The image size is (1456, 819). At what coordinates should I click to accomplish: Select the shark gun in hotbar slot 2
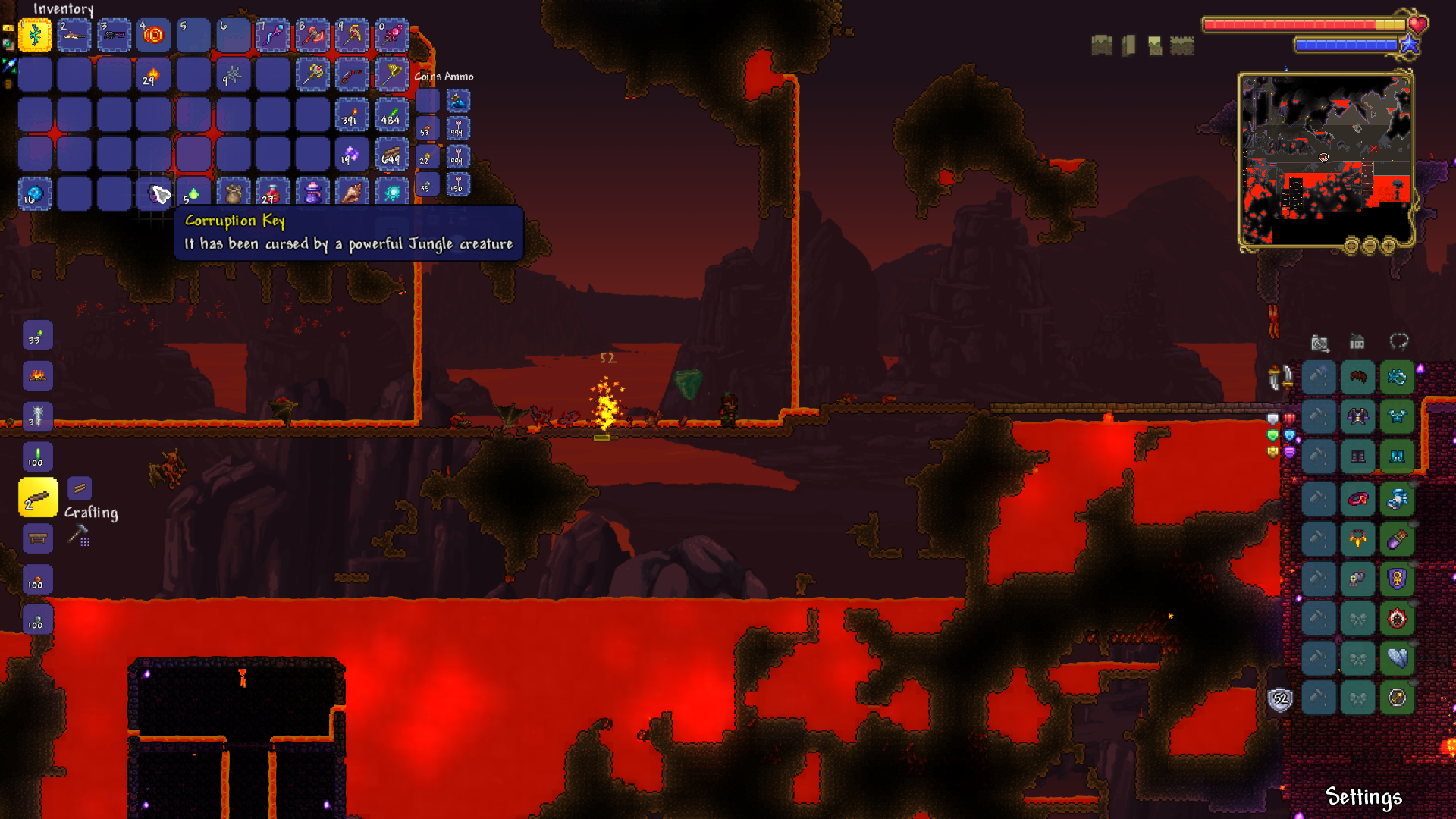[74, 35]
